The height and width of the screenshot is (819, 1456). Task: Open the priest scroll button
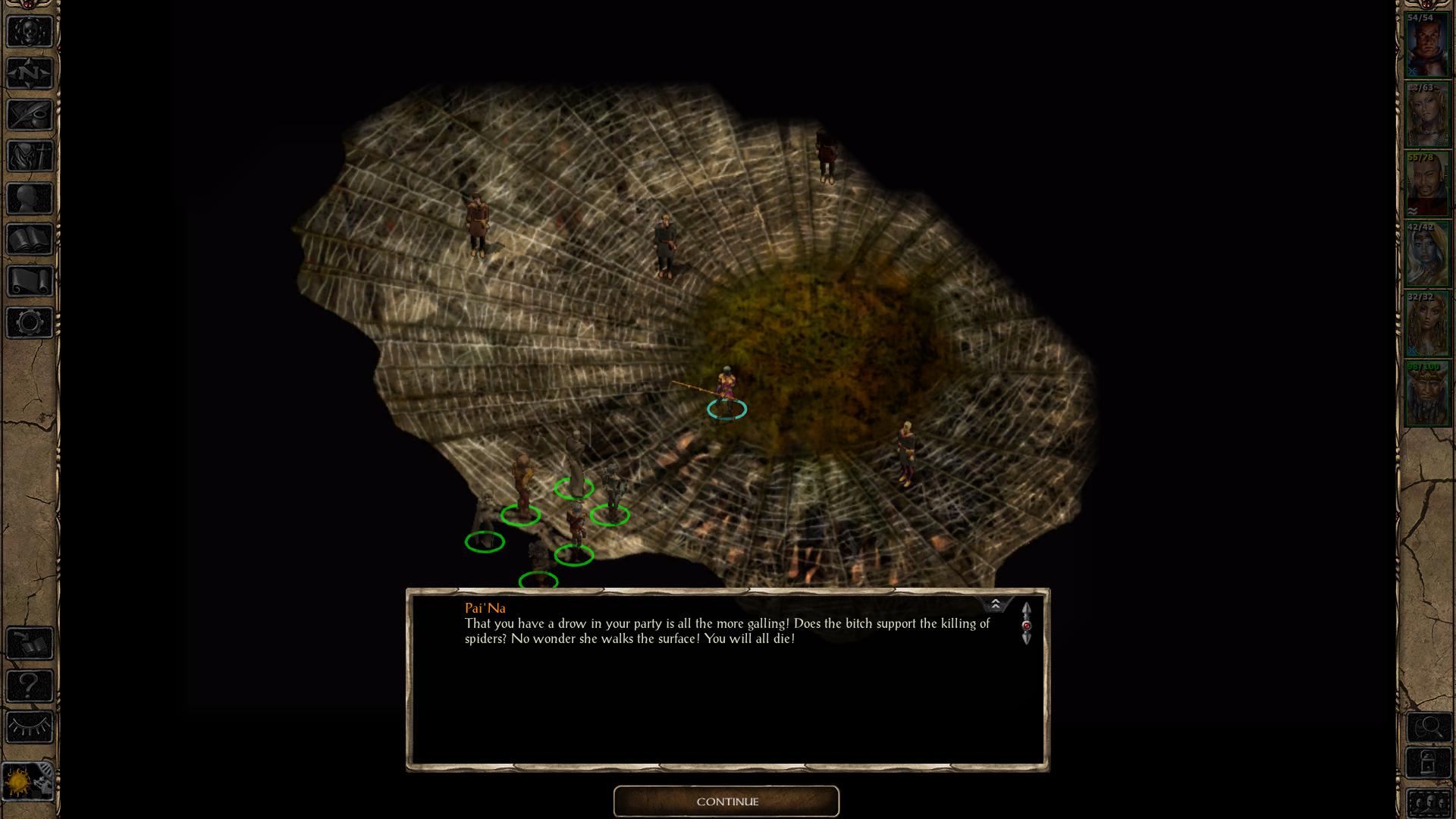pyautogui.click(x=30, y=281)
